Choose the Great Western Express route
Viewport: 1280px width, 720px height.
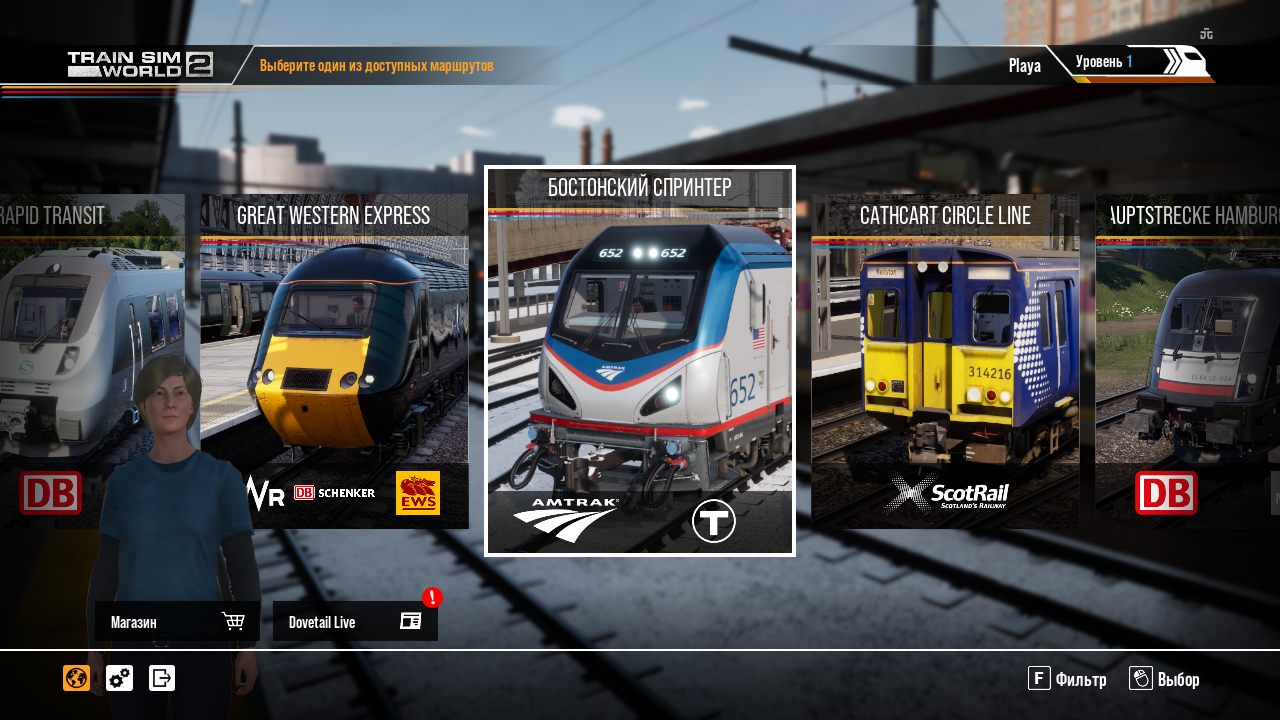[x=334, y=360]
